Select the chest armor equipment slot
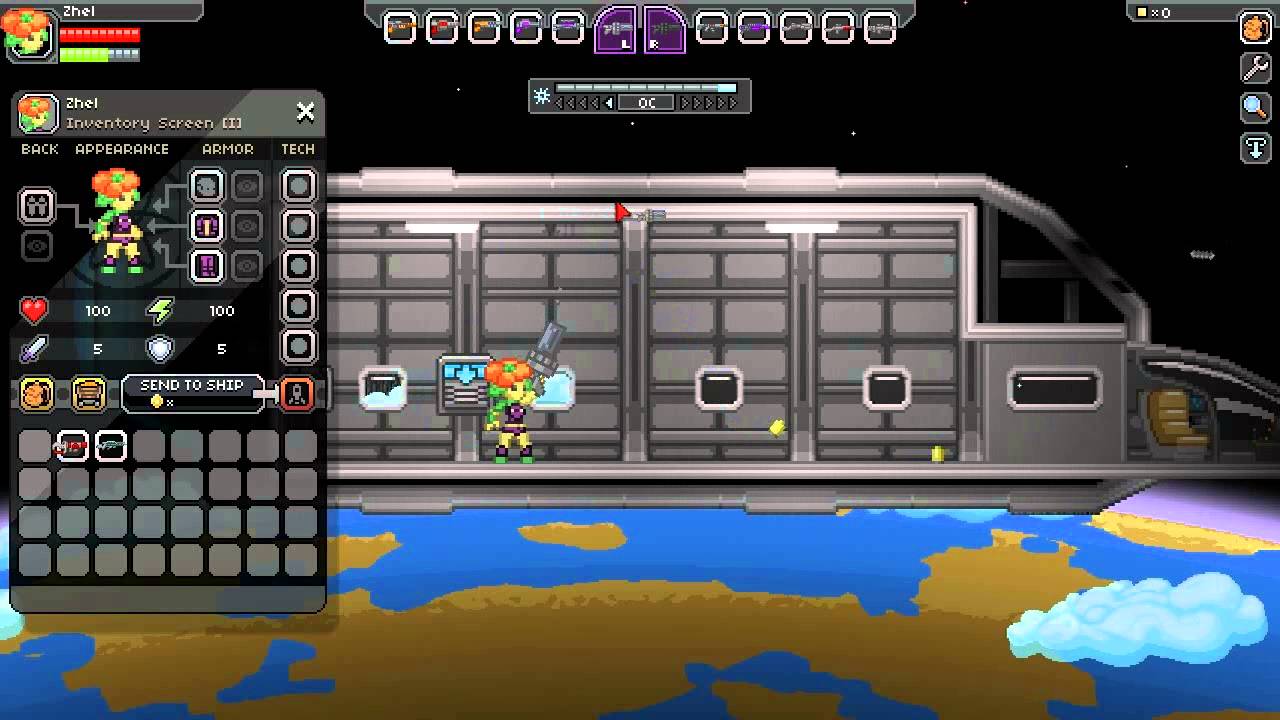Viewport: 1280px width, 720px height. (207, 226)
